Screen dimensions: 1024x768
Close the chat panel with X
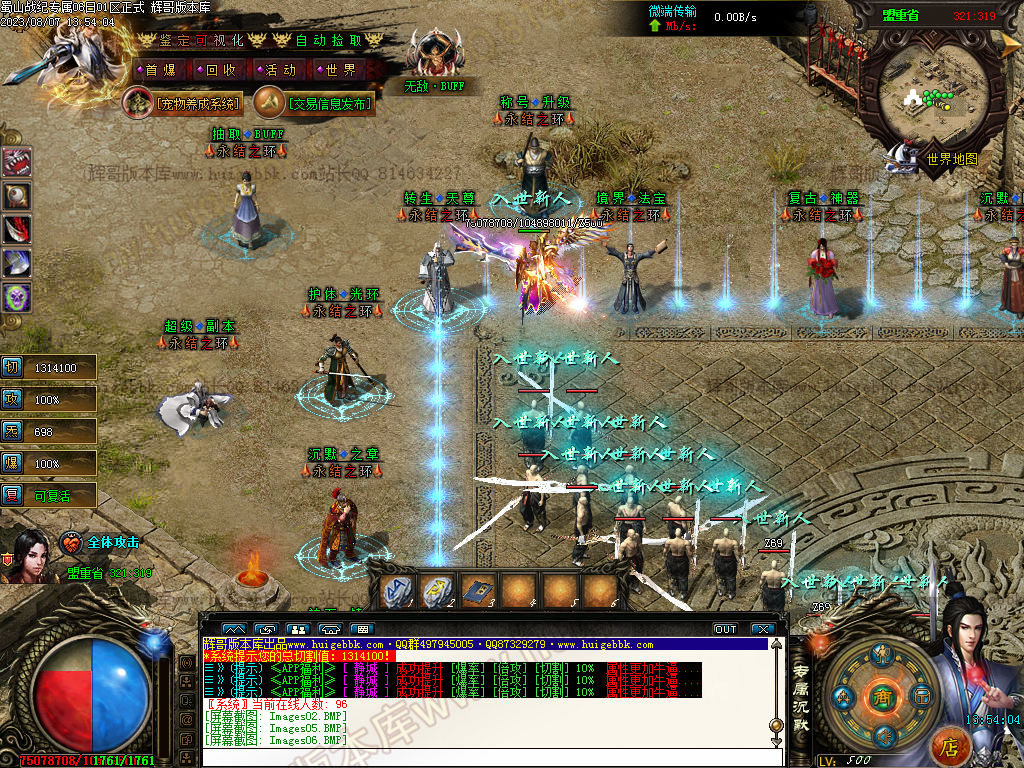(764, 629)
